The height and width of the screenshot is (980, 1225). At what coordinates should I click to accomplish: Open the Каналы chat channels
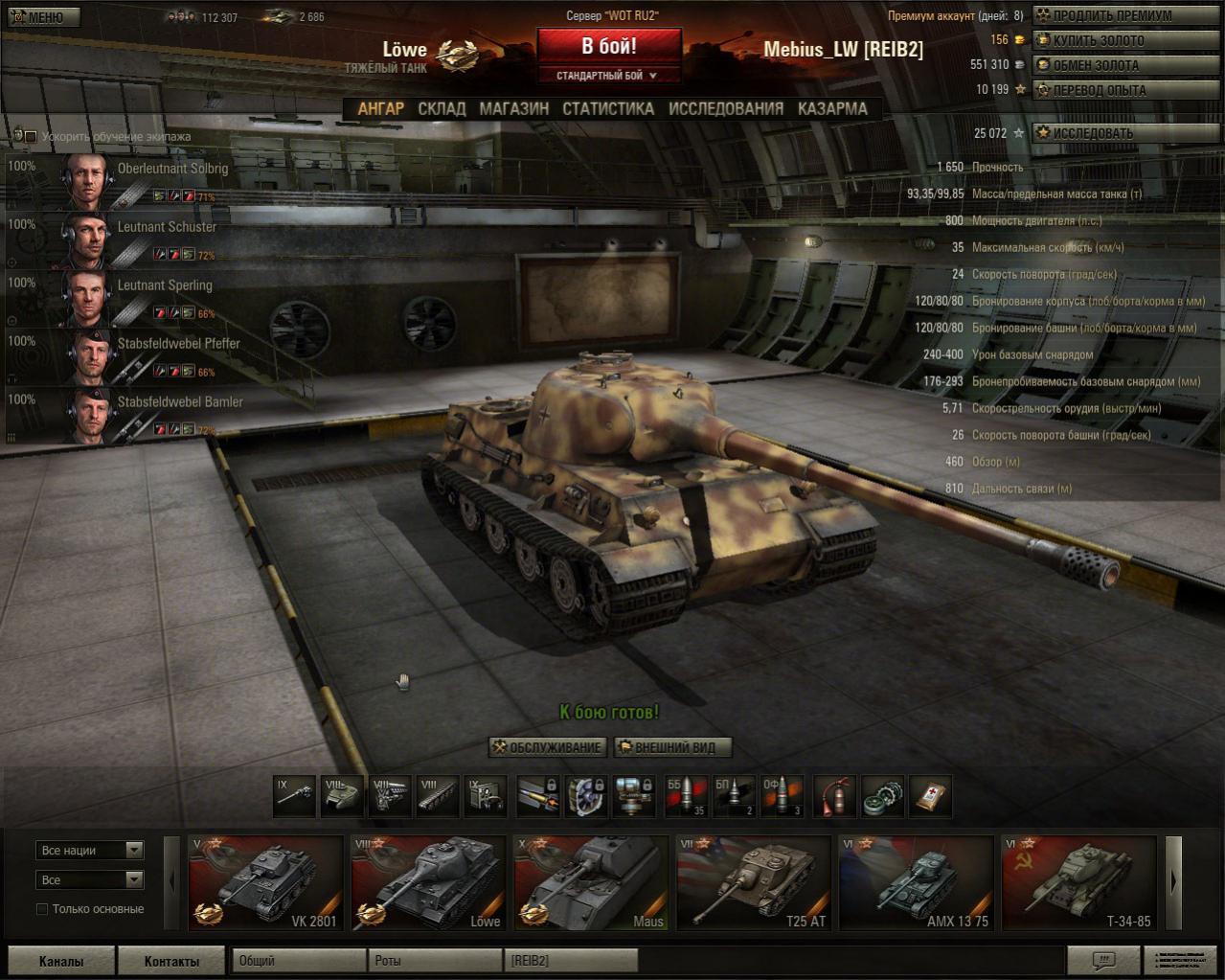coord(61,961)
